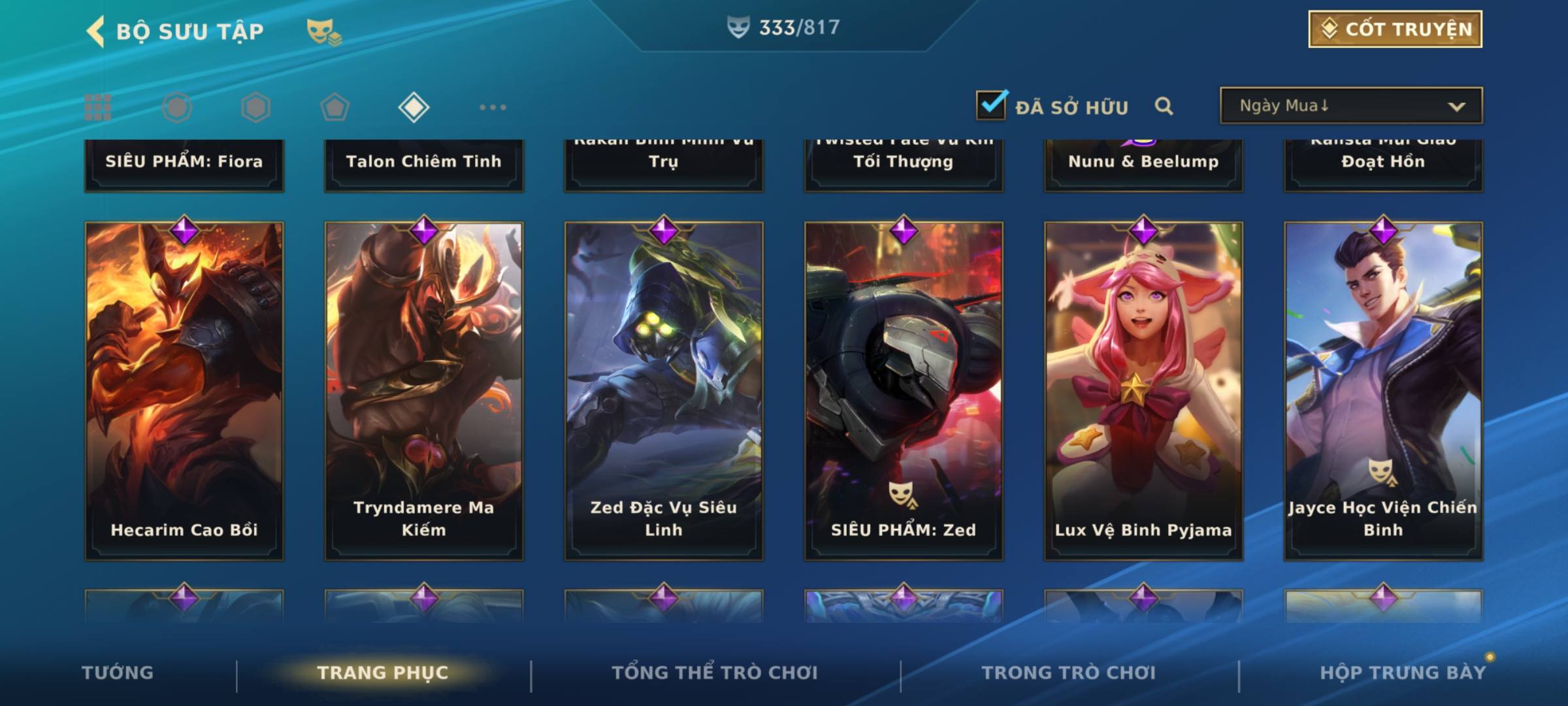The height and width of the screenshot is (706, 1568).
Task: Open Zed Đặc Vụ Siêu Linh skin
Action: (x=664, y=391)
